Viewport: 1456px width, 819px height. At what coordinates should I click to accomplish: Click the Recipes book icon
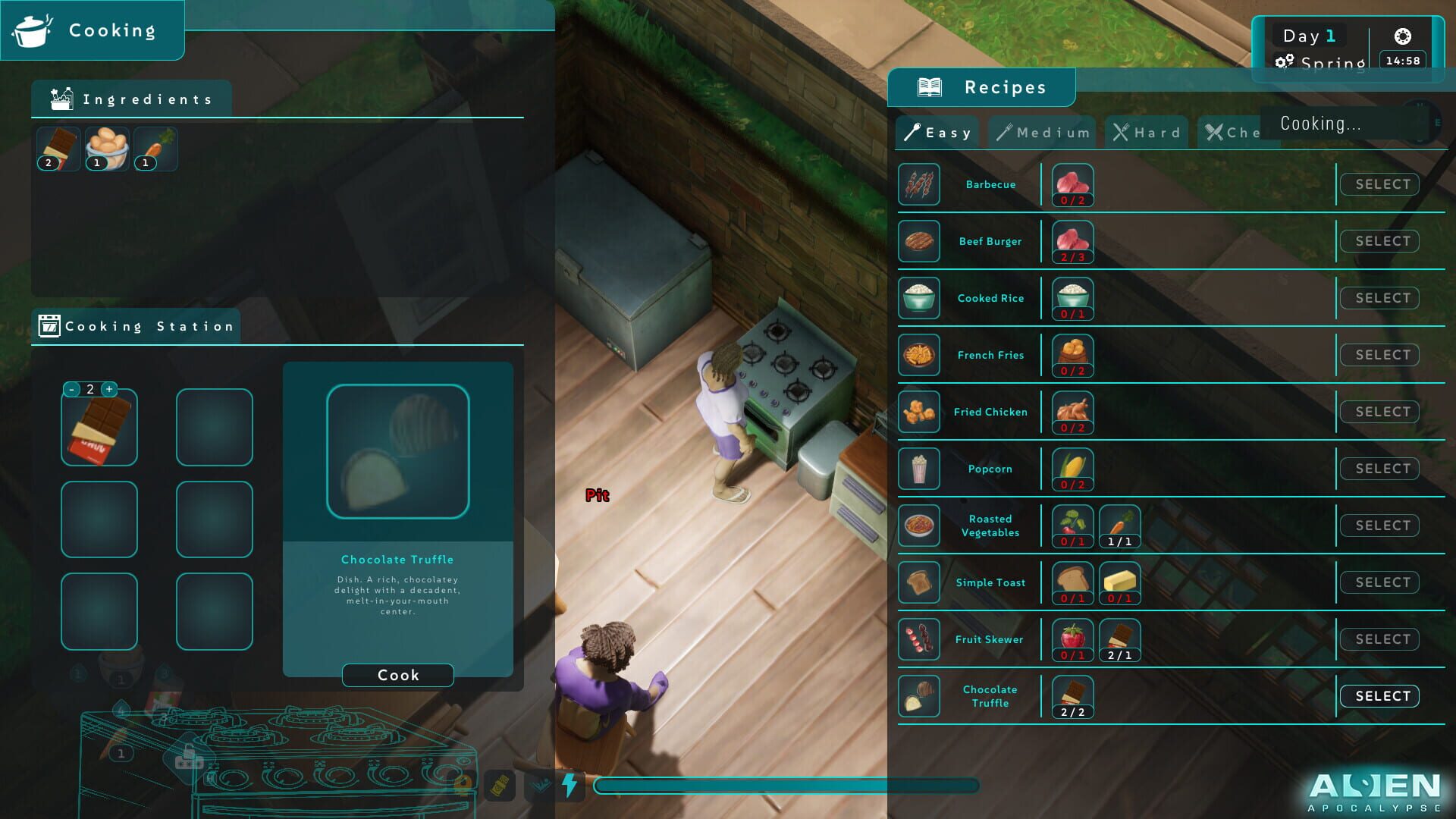[928, 86]
